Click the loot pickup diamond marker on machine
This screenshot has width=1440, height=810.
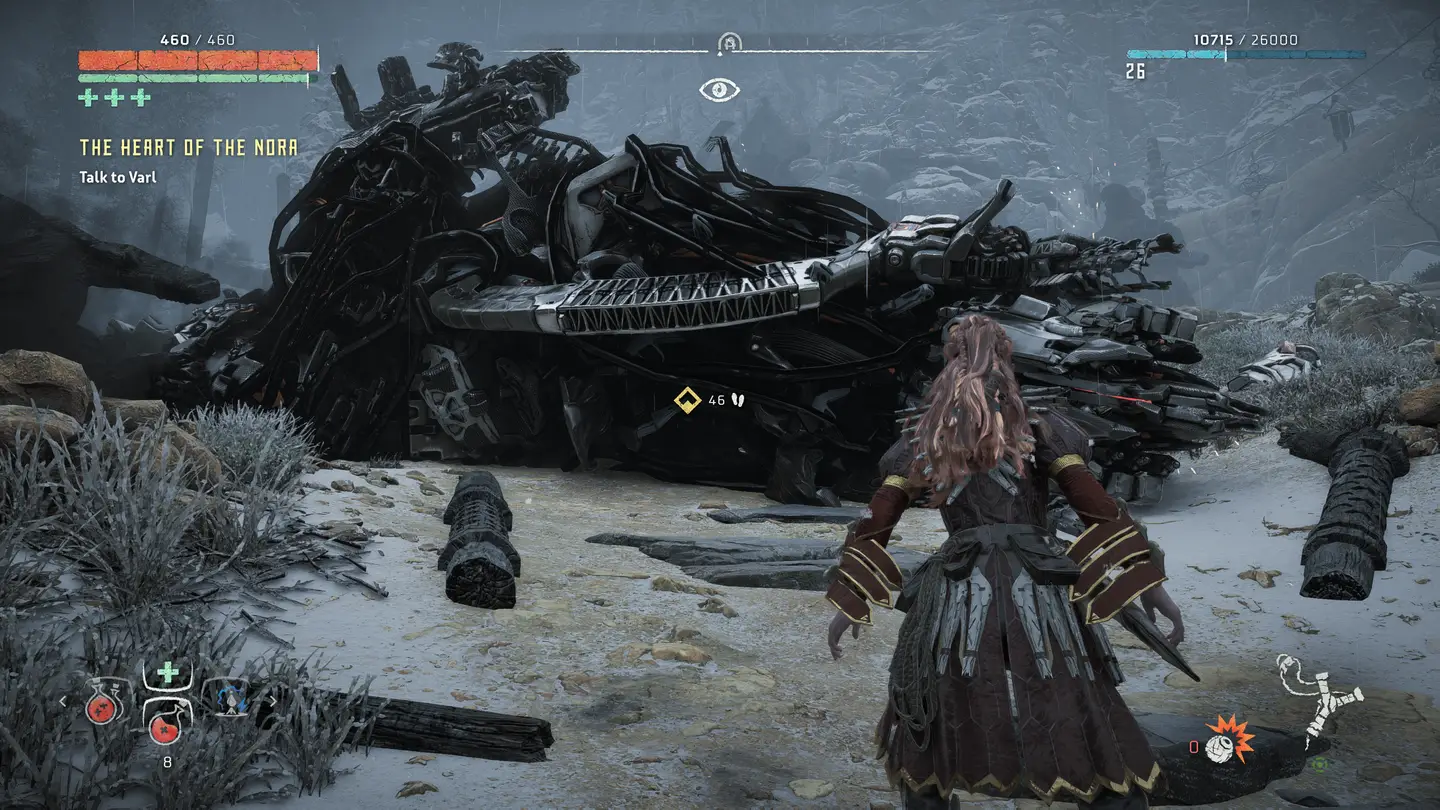click(x=686, y=400)
